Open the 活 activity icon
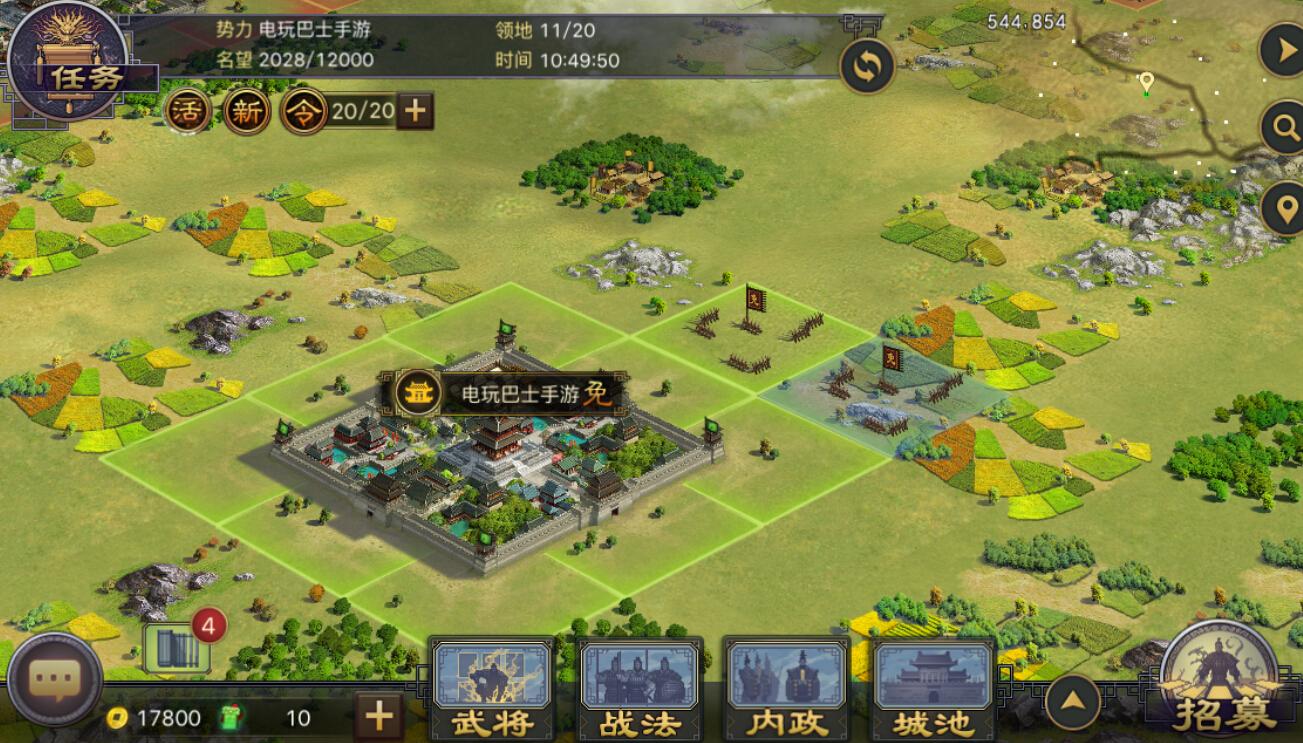Screen dimensions: 1303x743 (188, 111)
